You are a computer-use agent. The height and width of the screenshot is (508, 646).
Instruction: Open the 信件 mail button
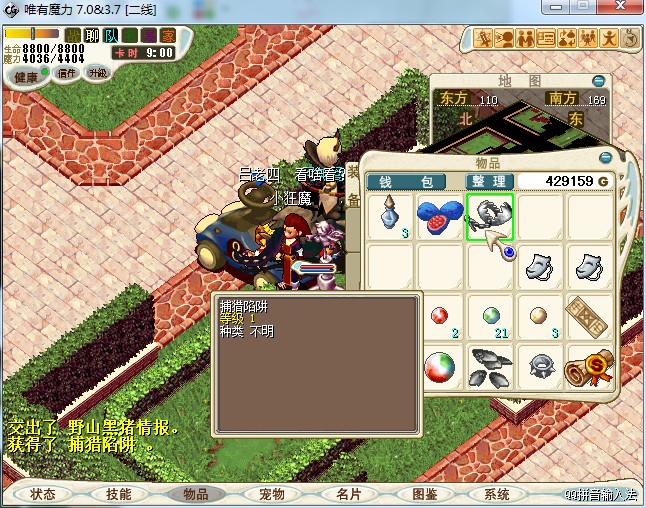tap(68, 73)
